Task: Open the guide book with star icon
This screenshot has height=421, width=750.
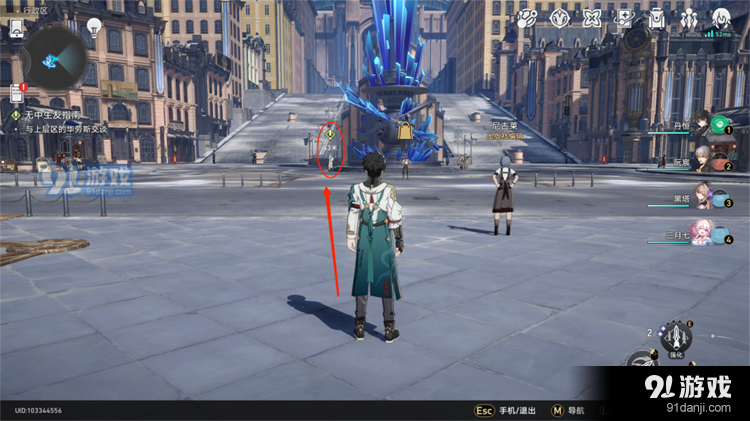Action: tap(624, 19)
